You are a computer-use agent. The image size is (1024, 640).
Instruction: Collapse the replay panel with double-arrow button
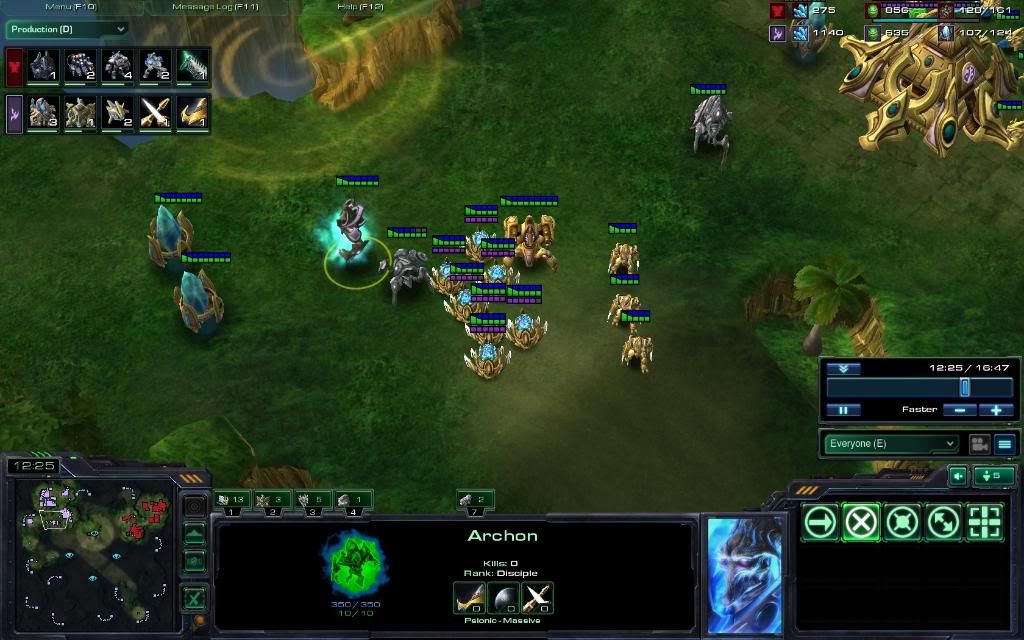[843, 368]
